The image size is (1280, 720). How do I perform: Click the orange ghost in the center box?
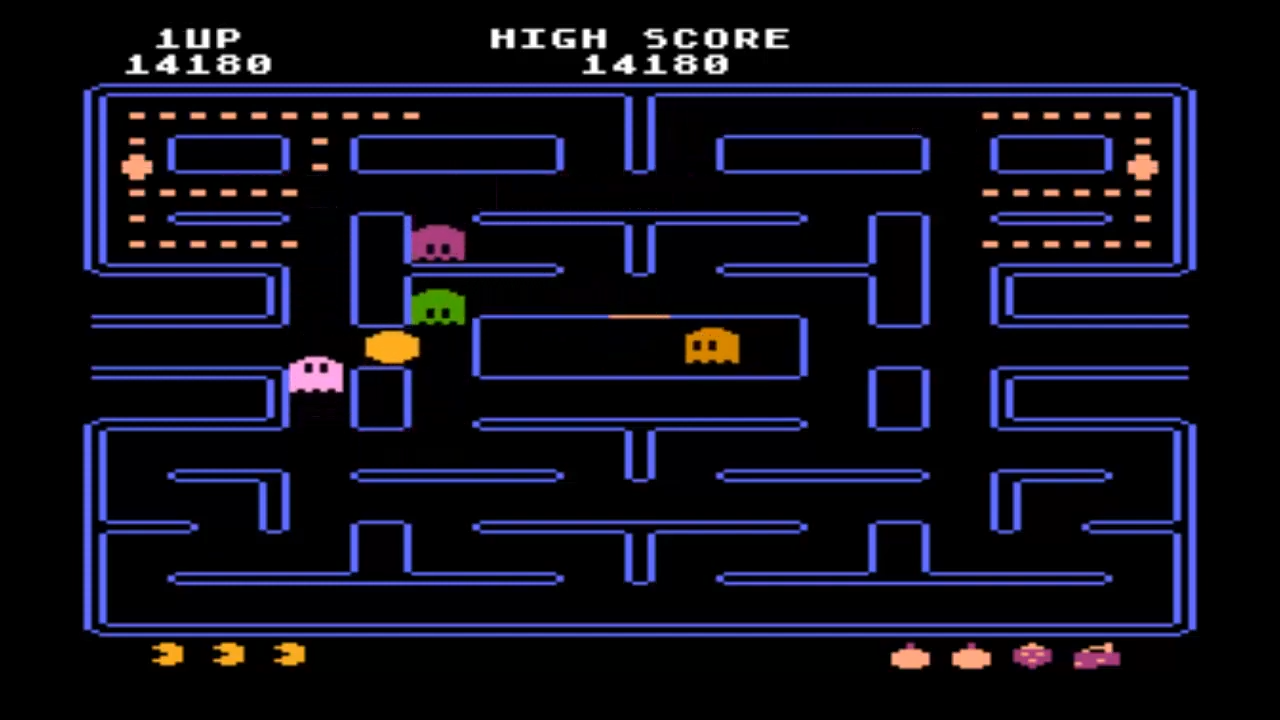point(710,348)
